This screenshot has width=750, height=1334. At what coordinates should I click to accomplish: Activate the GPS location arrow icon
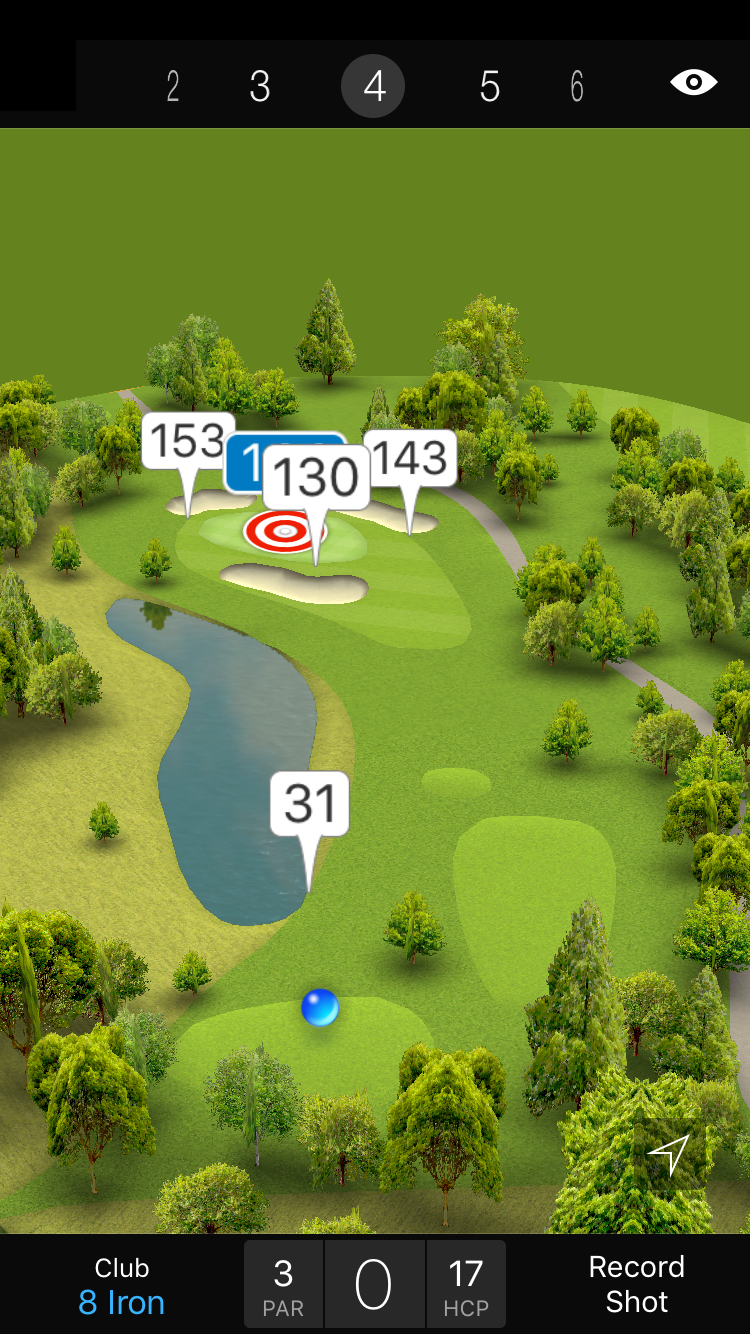pyautogui.click(x=669, y=1155)
